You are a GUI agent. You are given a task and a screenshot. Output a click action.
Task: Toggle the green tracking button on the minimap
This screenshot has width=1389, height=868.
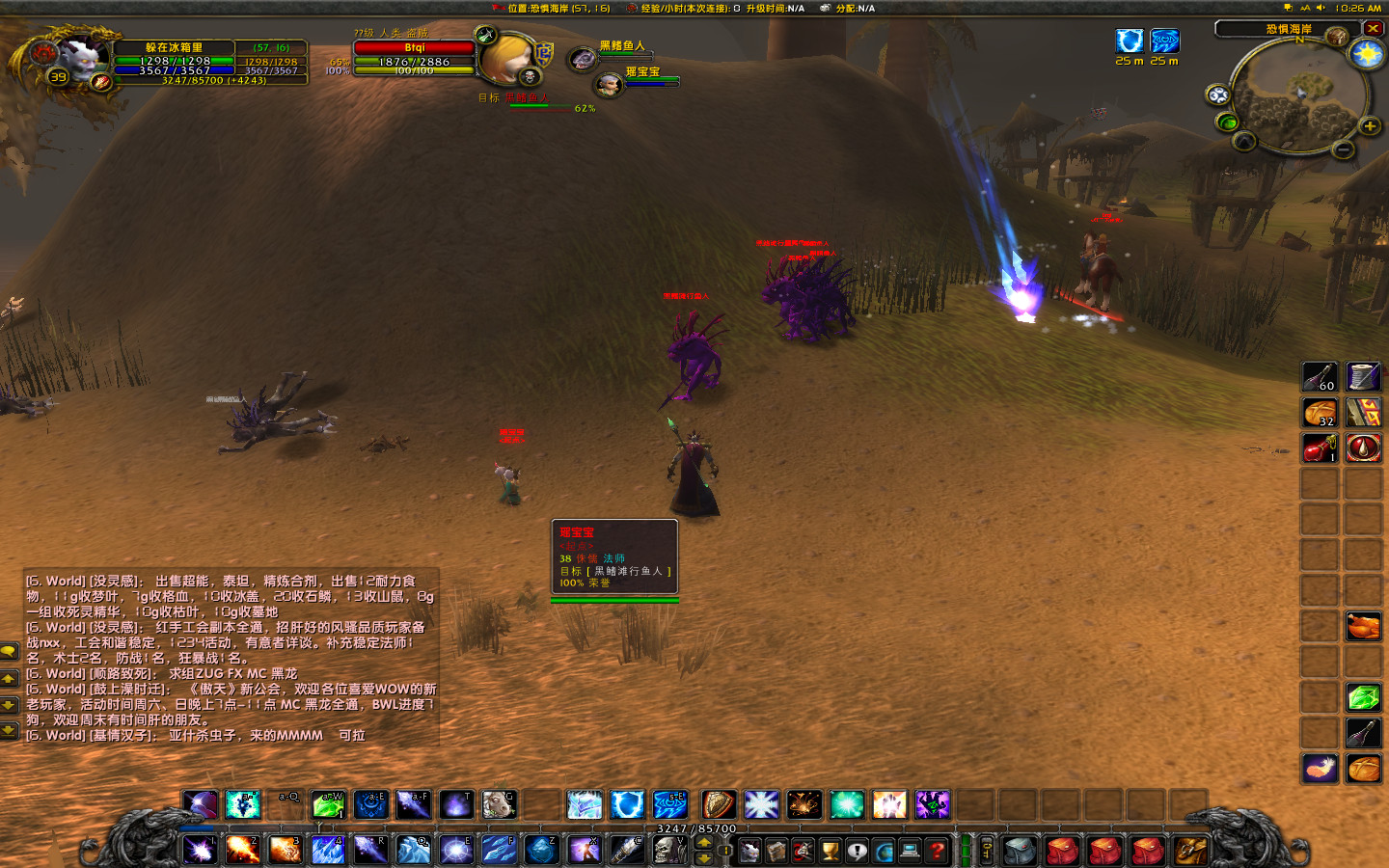(x=1227, y=122)
